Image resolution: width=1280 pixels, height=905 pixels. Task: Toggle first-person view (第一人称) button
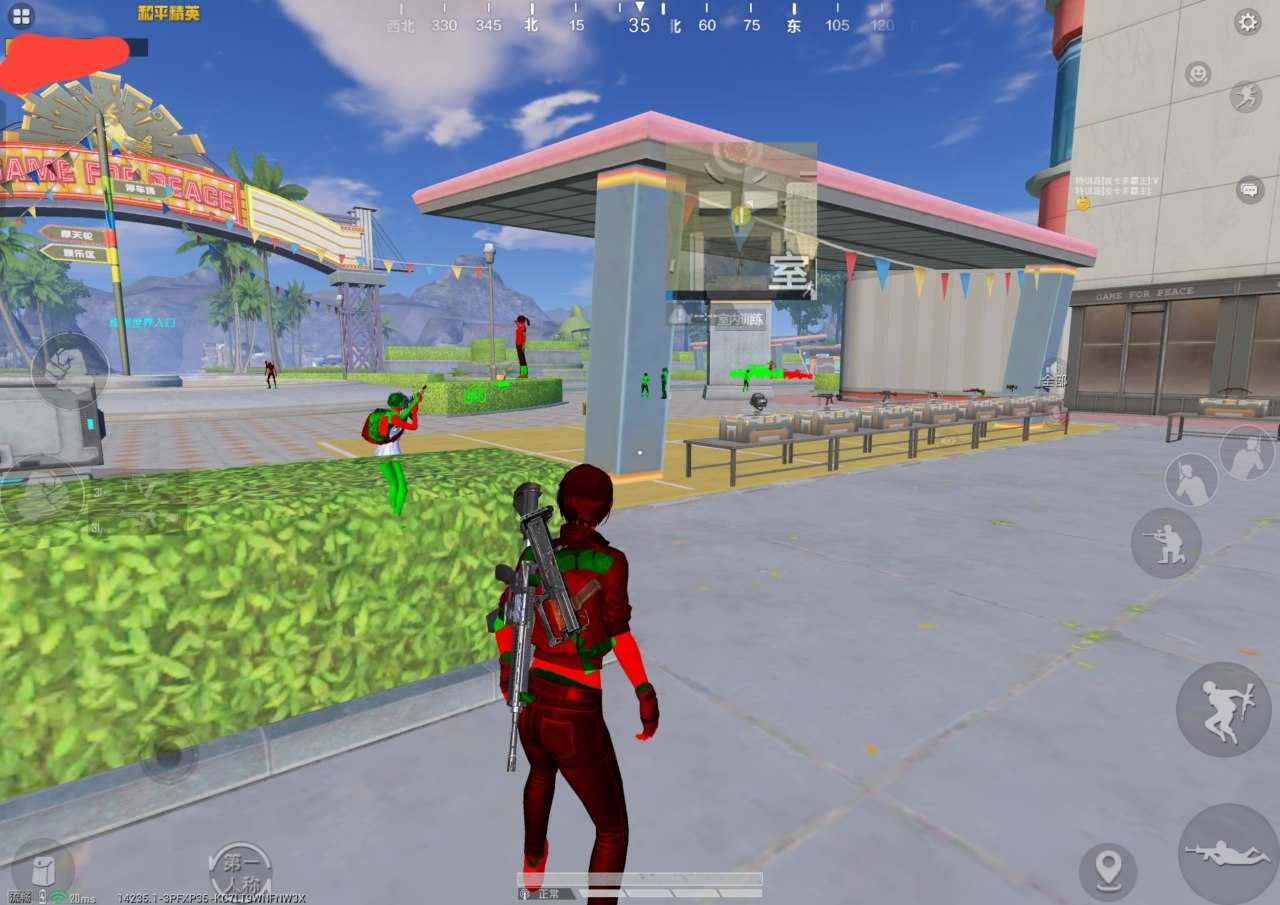240,868
